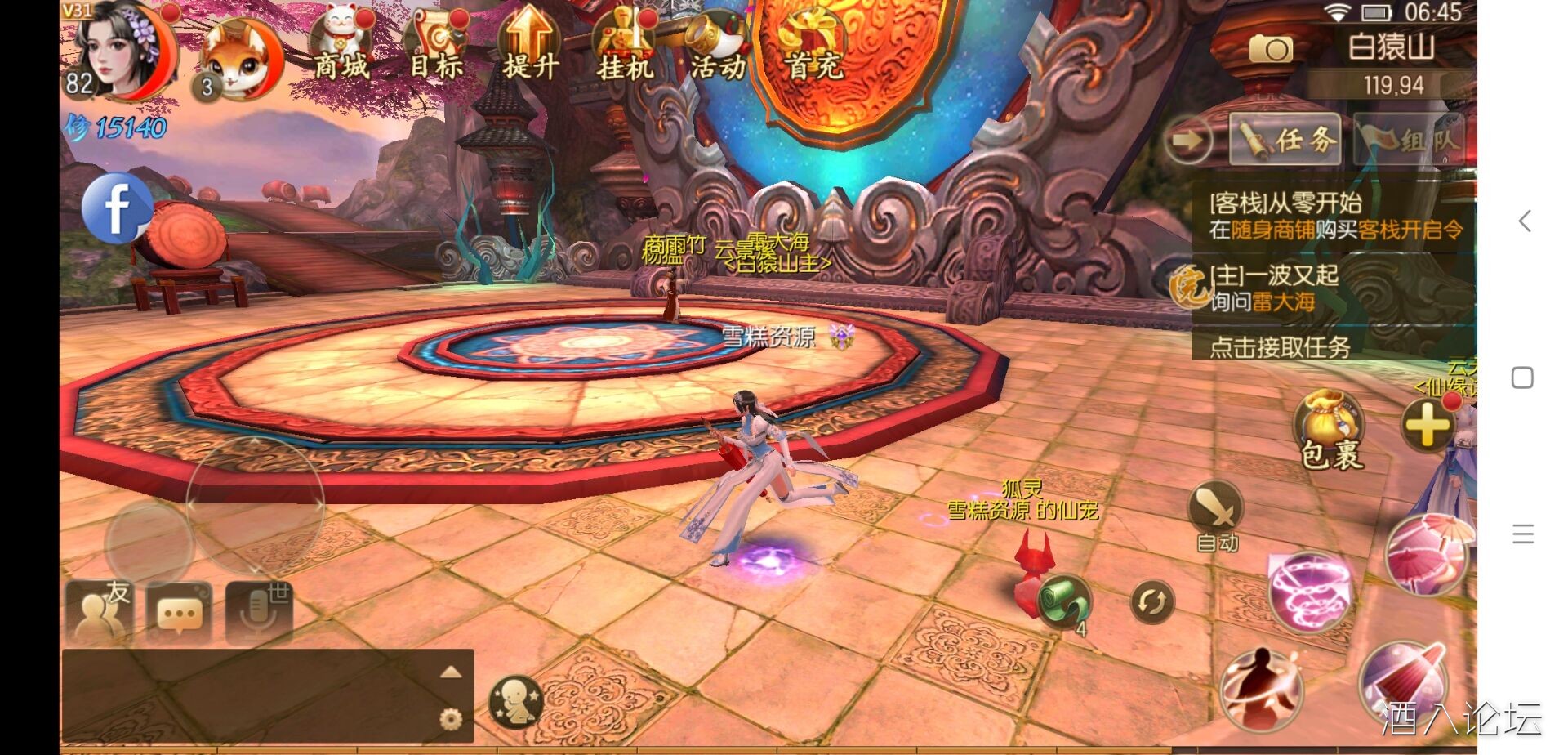The image size is (1568, 755).
Task: Open the 目标 goals menu
Action: (x=437, y=47)
